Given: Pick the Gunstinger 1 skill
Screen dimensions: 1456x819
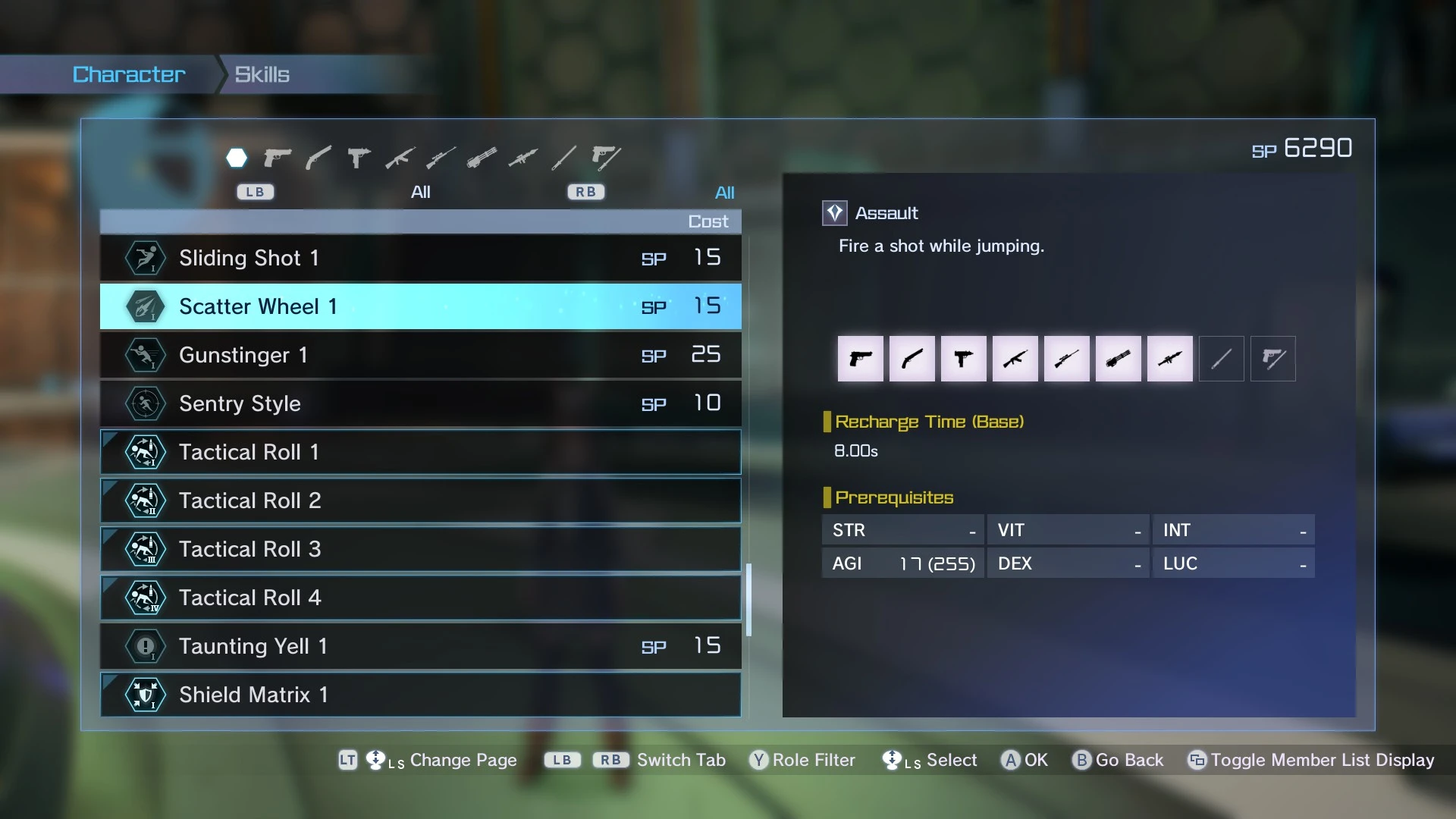Looking at the screenshot, I should click(x=420, y=355).
